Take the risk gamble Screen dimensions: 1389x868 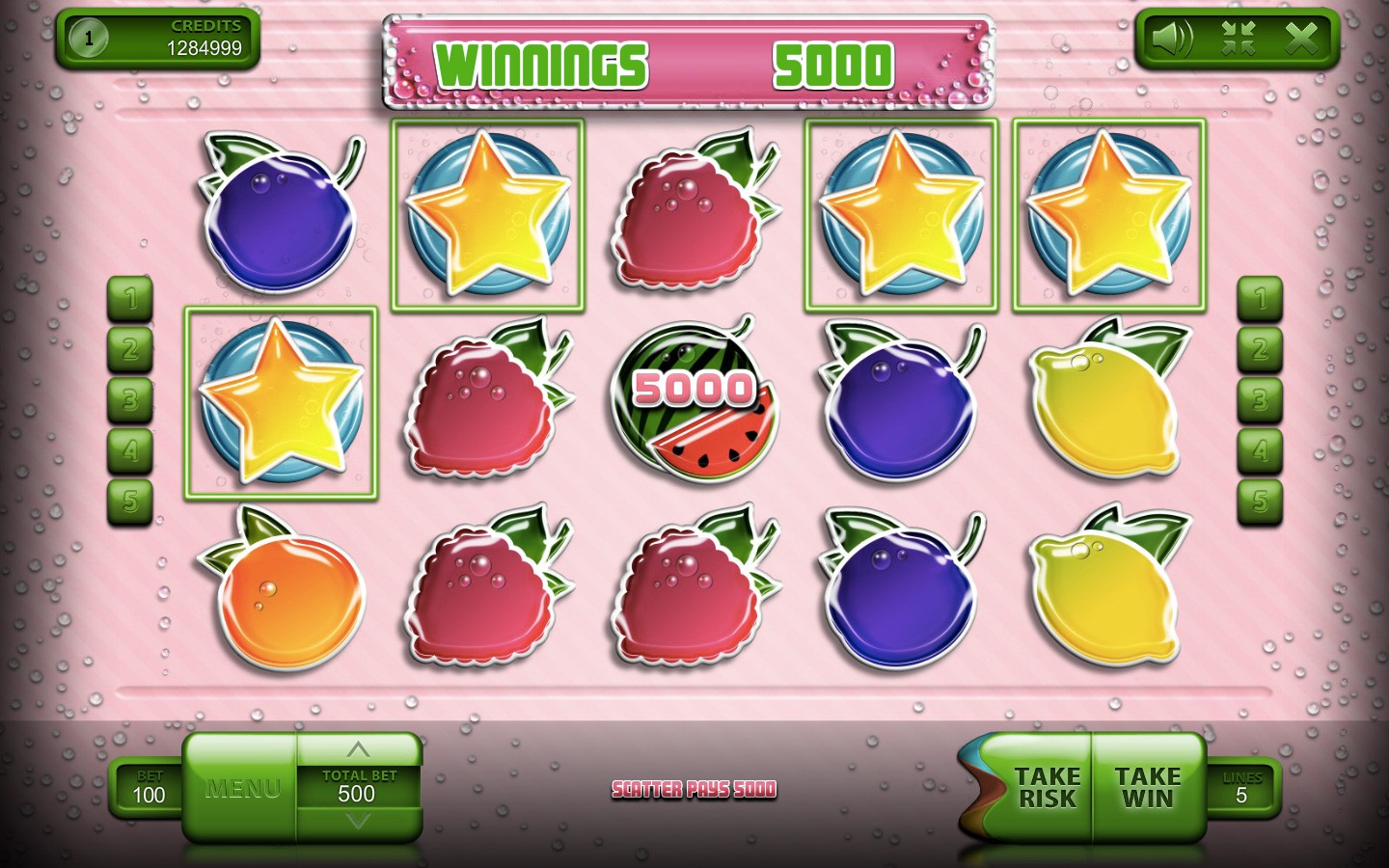1047,788
